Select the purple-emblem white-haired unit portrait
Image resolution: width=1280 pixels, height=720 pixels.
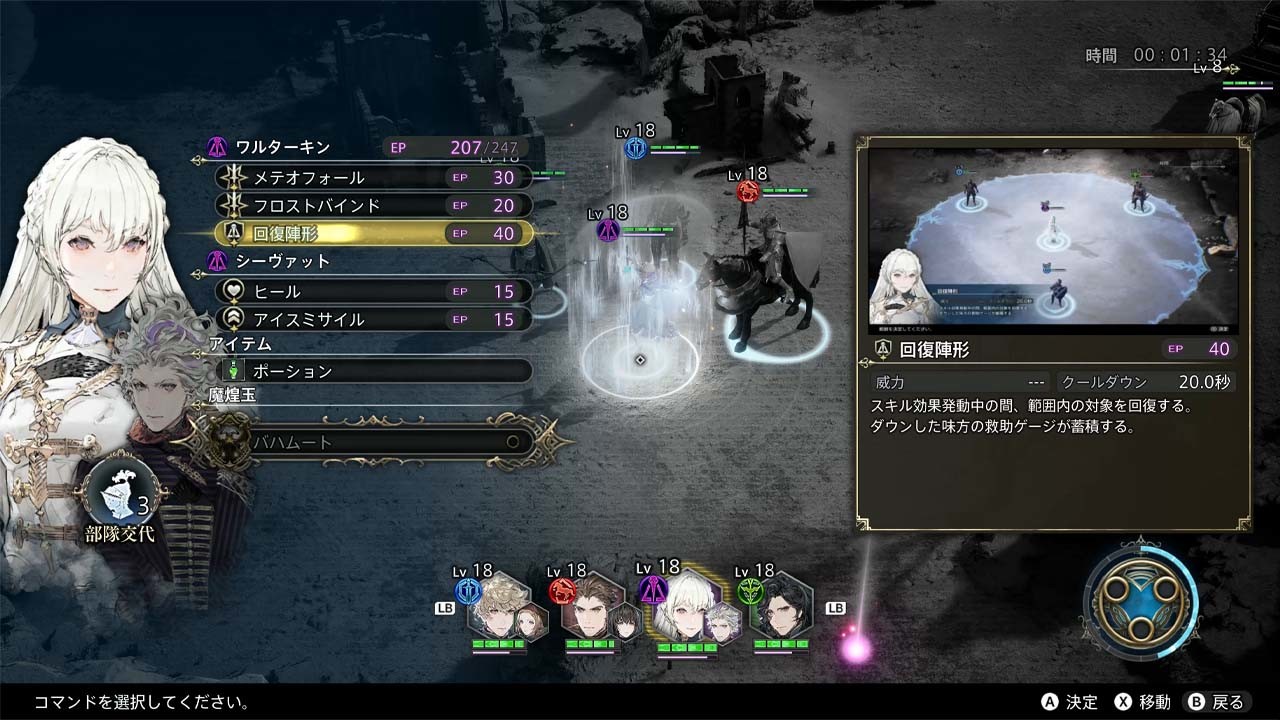click(x=685, y=609)
